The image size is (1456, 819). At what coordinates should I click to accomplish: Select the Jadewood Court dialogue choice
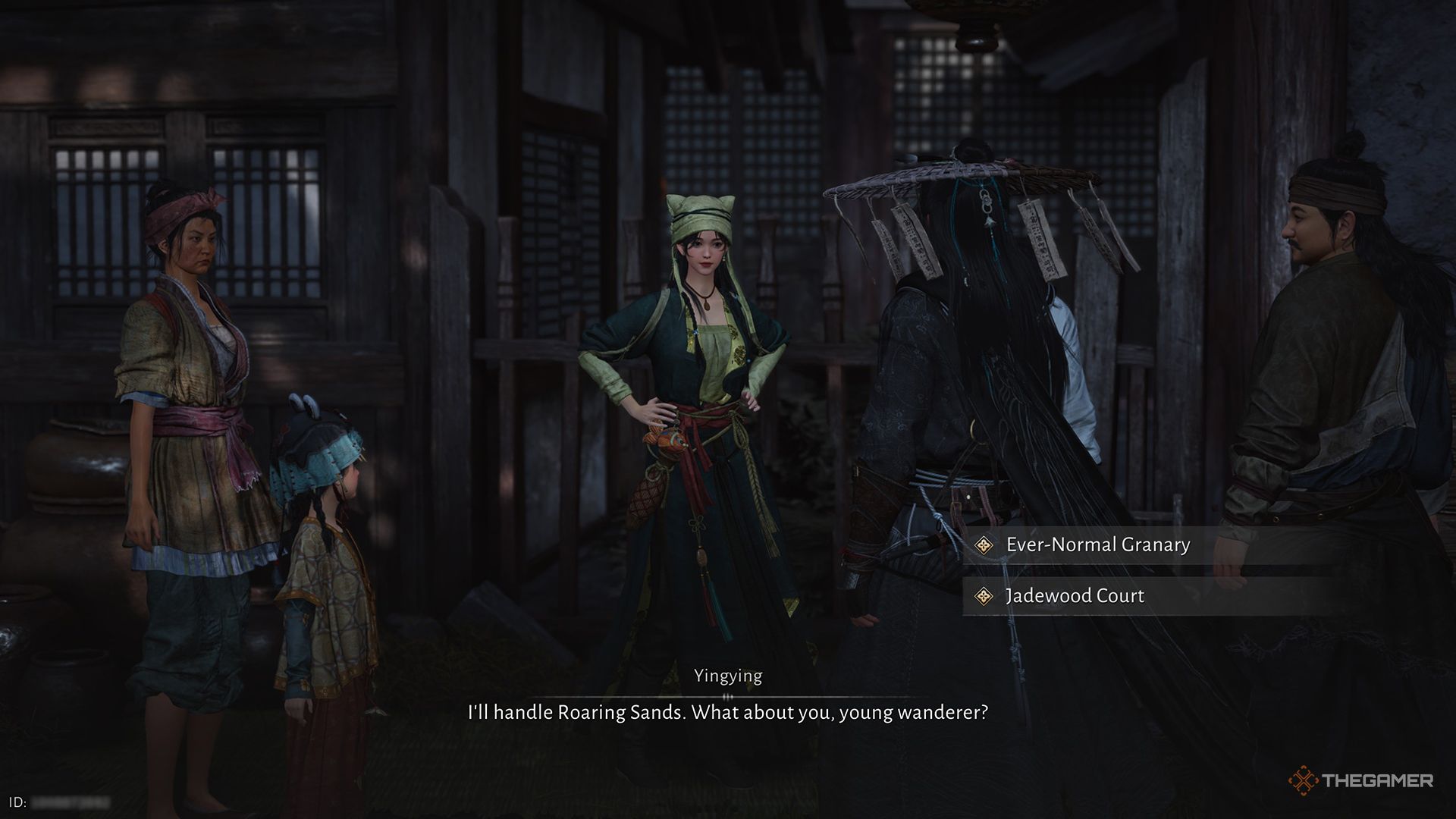point(1075,596)
